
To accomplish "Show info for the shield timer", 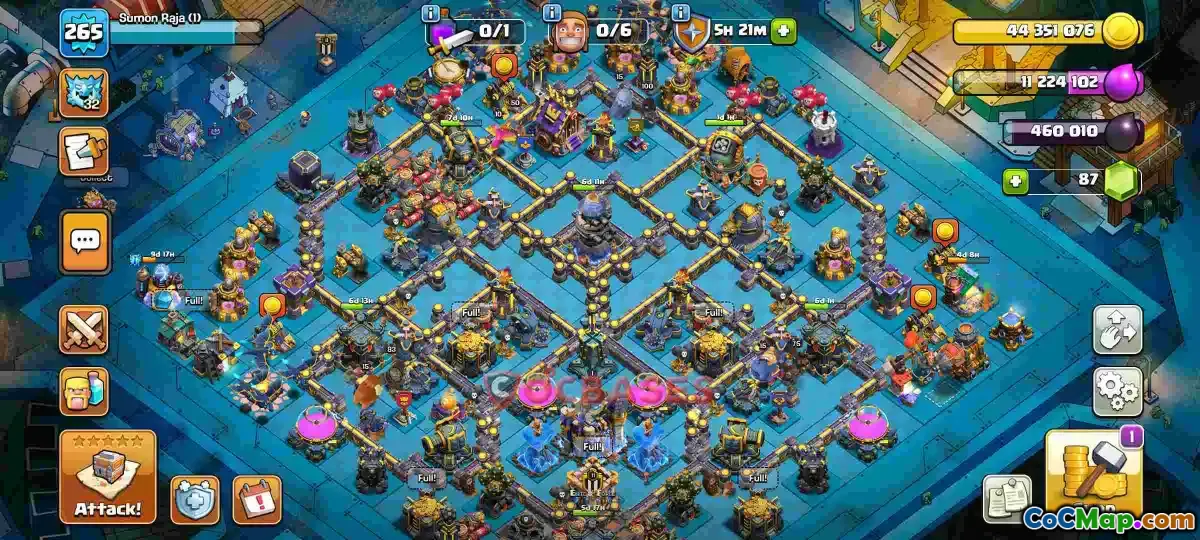I will point(681,14).
